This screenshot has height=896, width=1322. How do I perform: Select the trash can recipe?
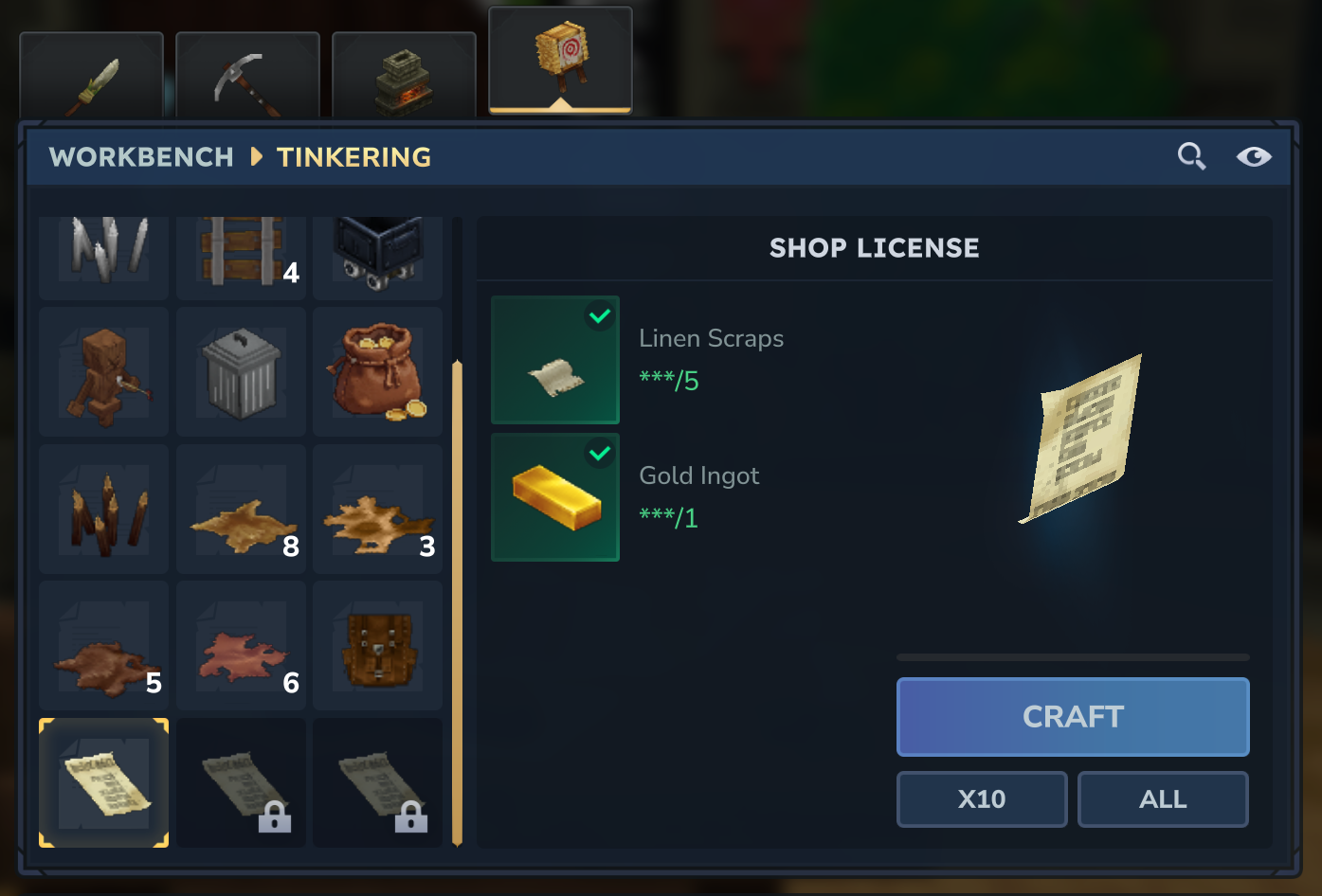(x=241, y=372)
